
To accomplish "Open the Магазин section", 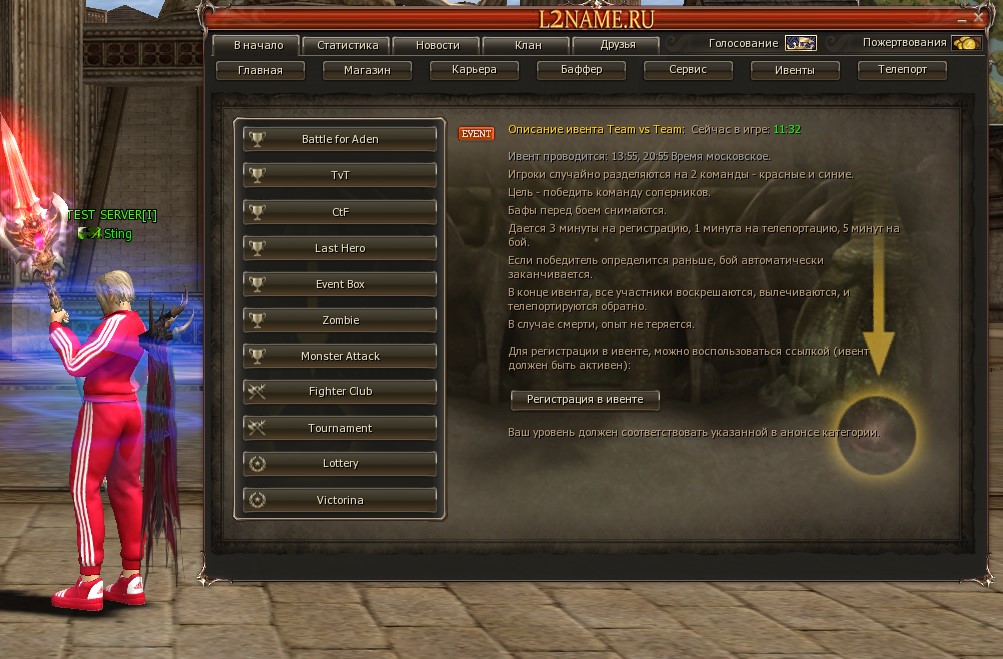I will pos(366,70).
